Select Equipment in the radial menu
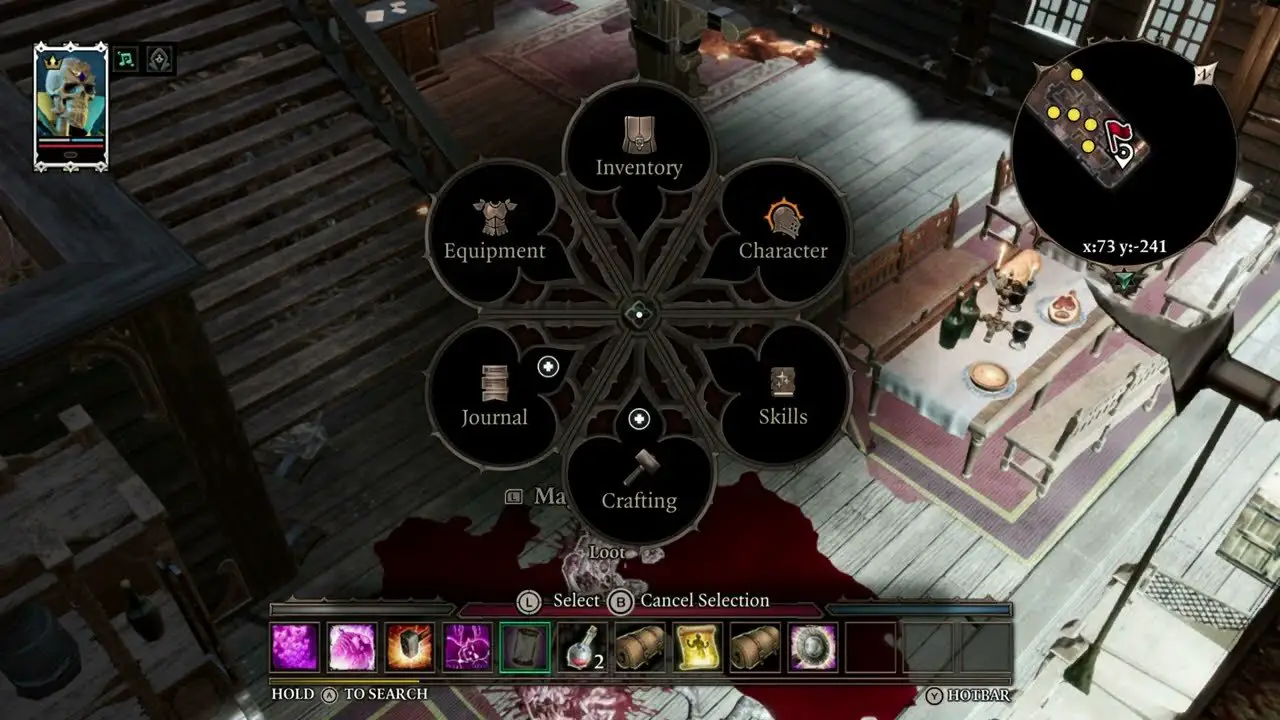Screen dimensions: 1280x720 pos(494,231)
